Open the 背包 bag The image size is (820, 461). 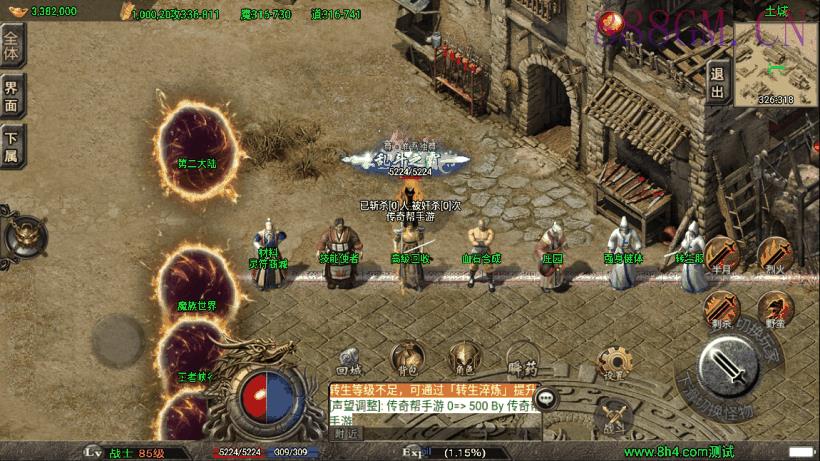(405, 357)
